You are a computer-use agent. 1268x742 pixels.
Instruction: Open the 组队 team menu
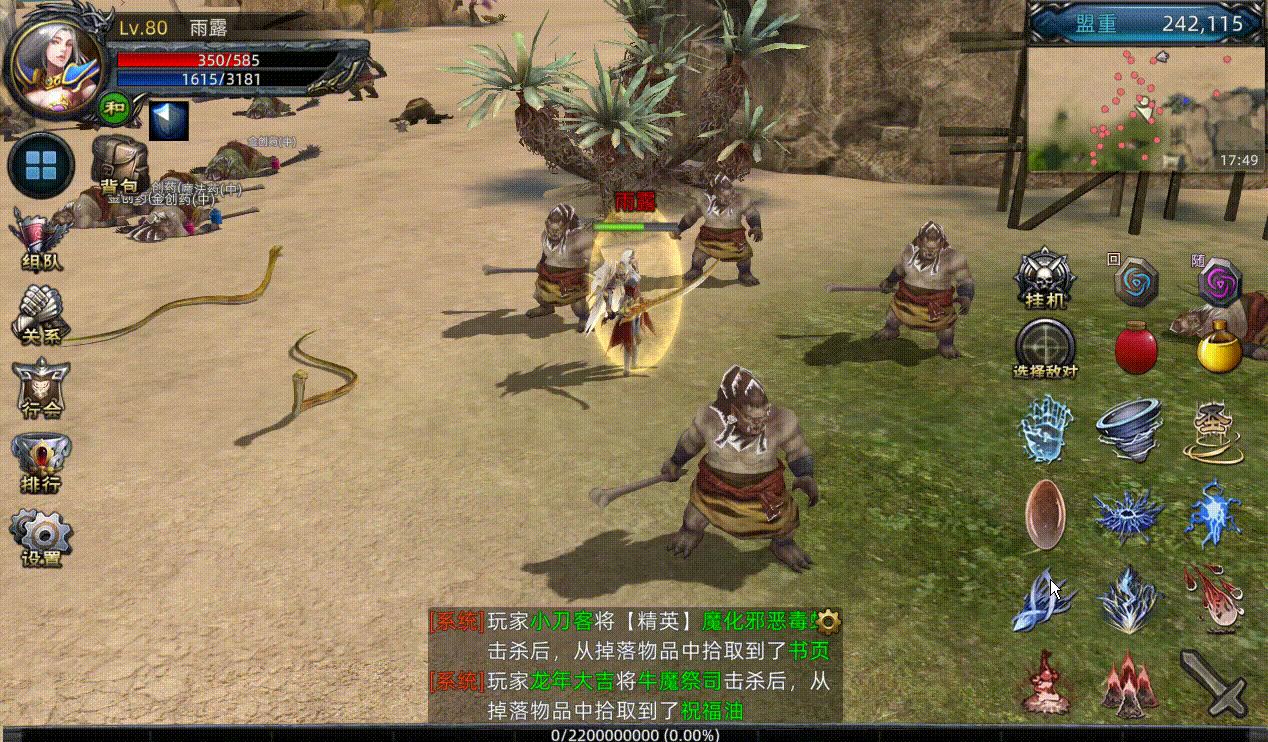pyautogui.click(x=40, y=241)
